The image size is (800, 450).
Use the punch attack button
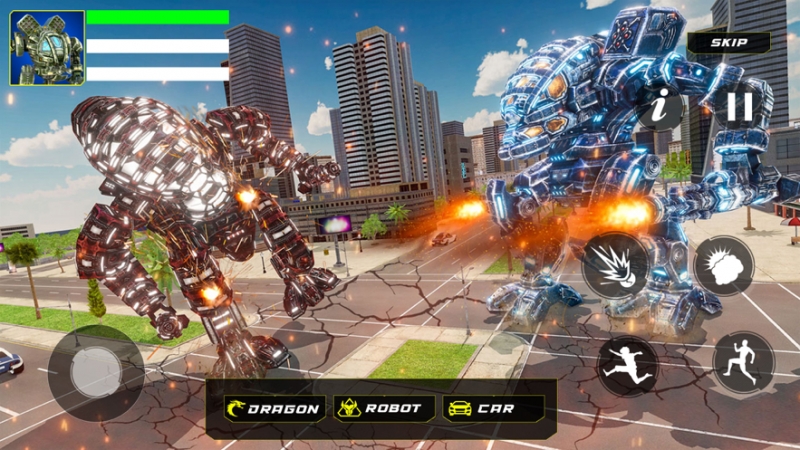point(723,266)
